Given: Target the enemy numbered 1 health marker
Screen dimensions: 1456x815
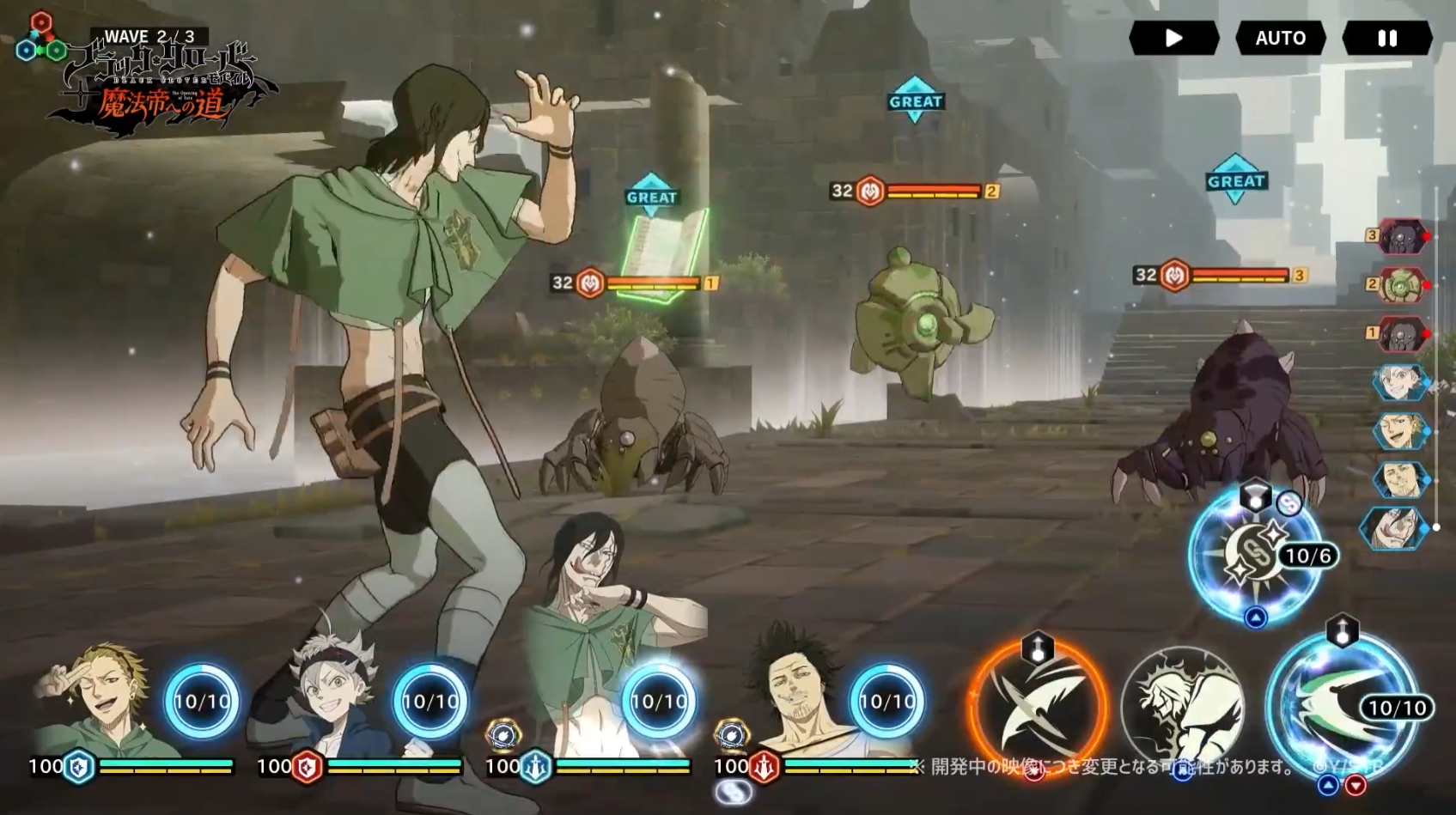Looking at the screenshot, I should [636, 283].
